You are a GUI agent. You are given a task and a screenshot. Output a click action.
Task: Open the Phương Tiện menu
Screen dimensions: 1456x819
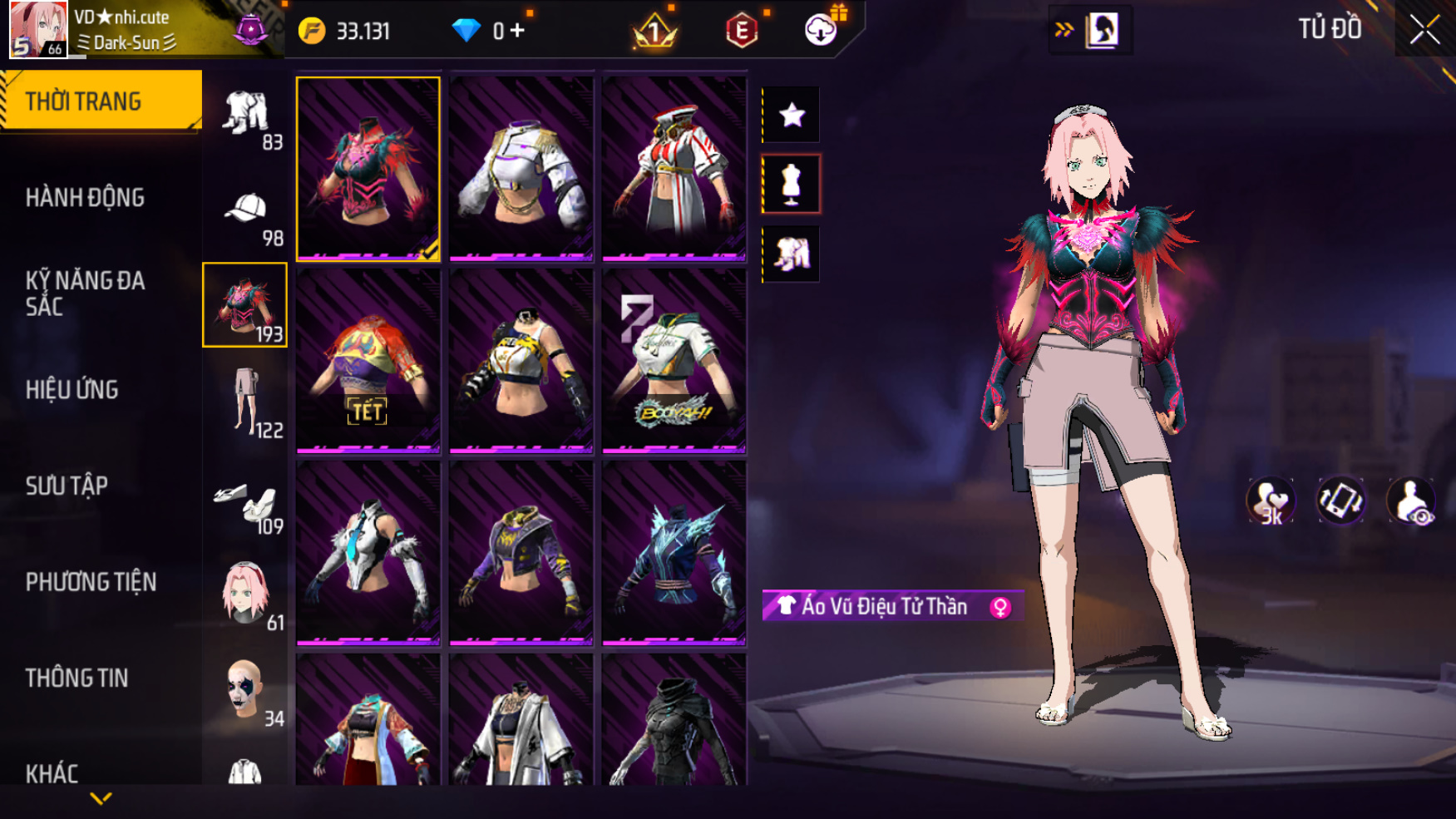click(x=91, y=582)
